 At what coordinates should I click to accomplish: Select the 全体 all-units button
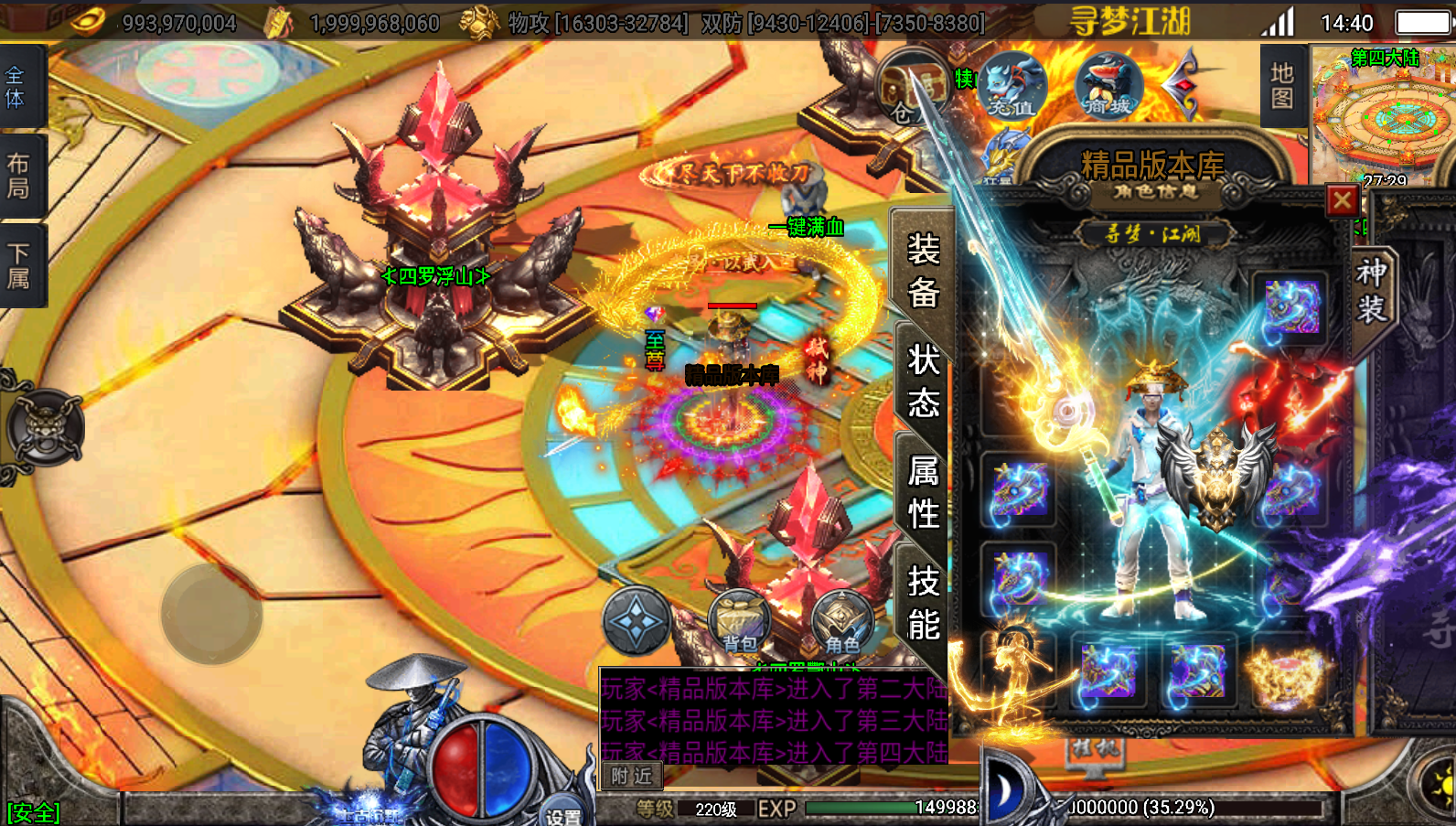click(16, 87)
